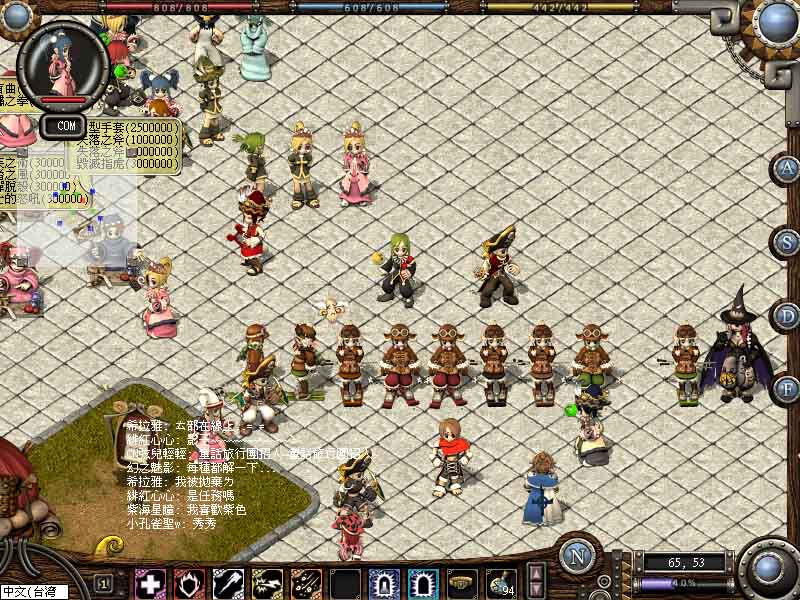800x600 pixels.
Task: Select the gold ring item slot
Action: pyautogui.click(x=461, y=583)
